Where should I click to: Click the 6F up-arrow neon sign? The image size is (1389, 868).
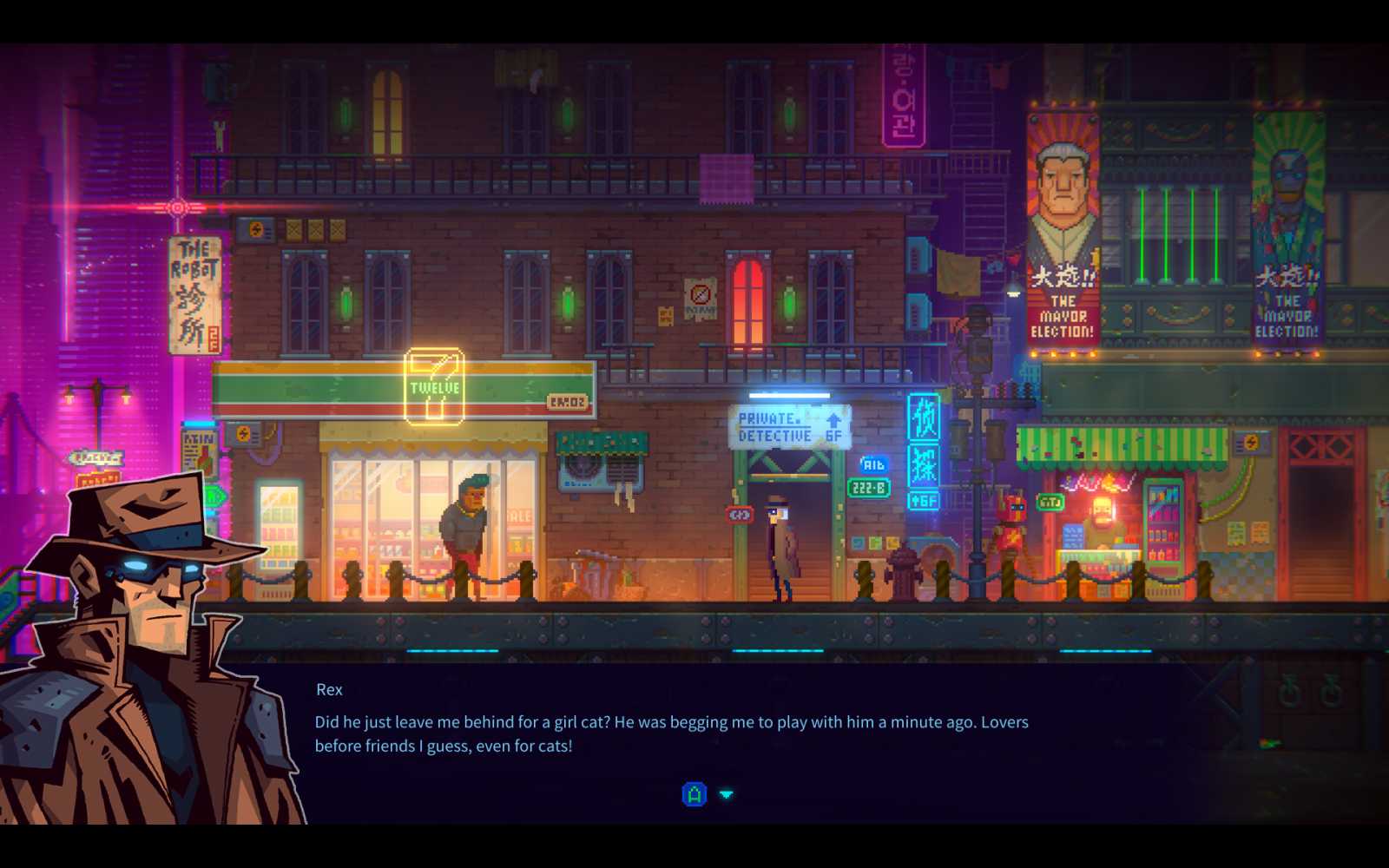[922, 500]
